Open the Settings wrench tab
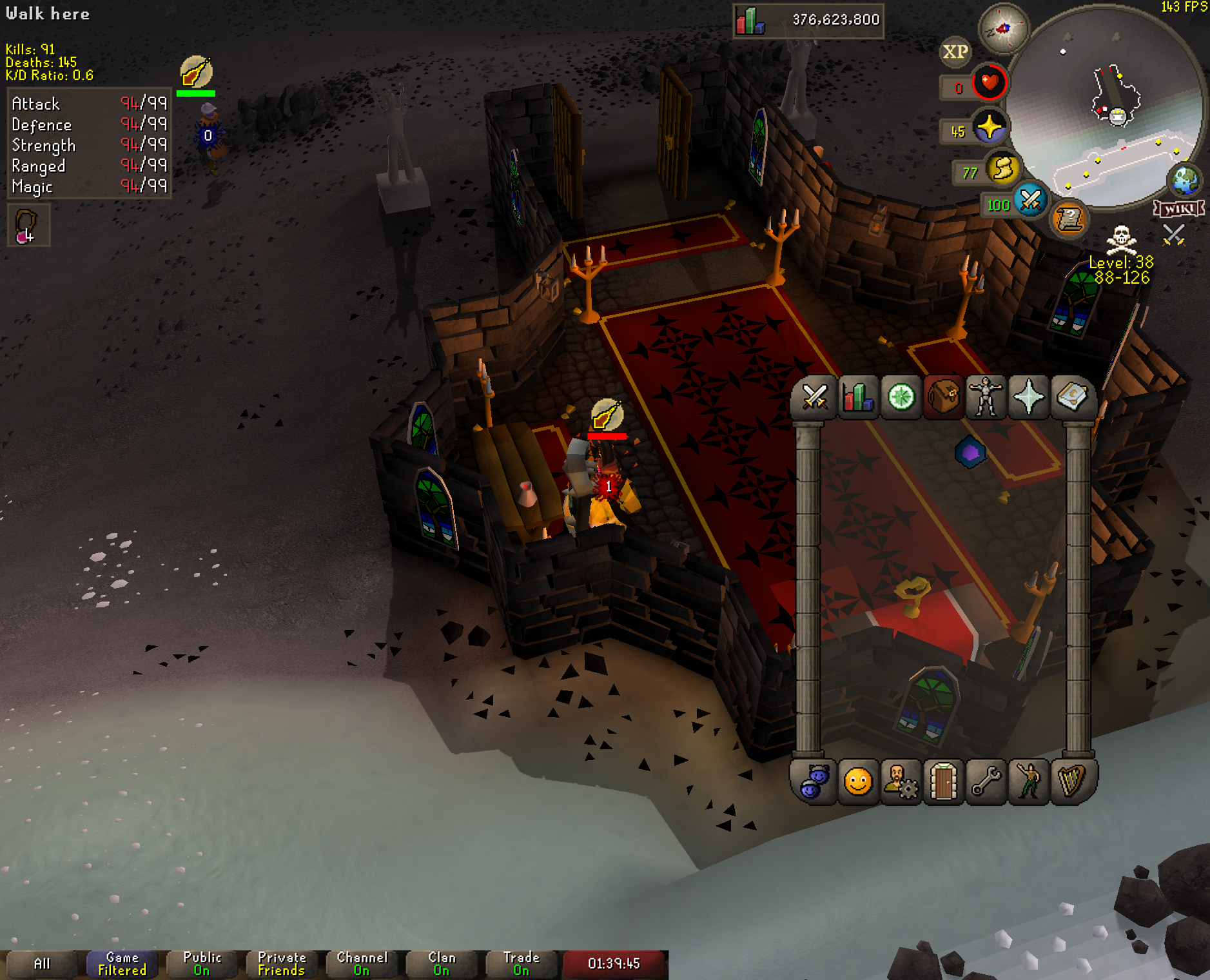Image resolution: width=1210 pixels, height=980 pixels. pyautogui.click(x=986, y=782)
